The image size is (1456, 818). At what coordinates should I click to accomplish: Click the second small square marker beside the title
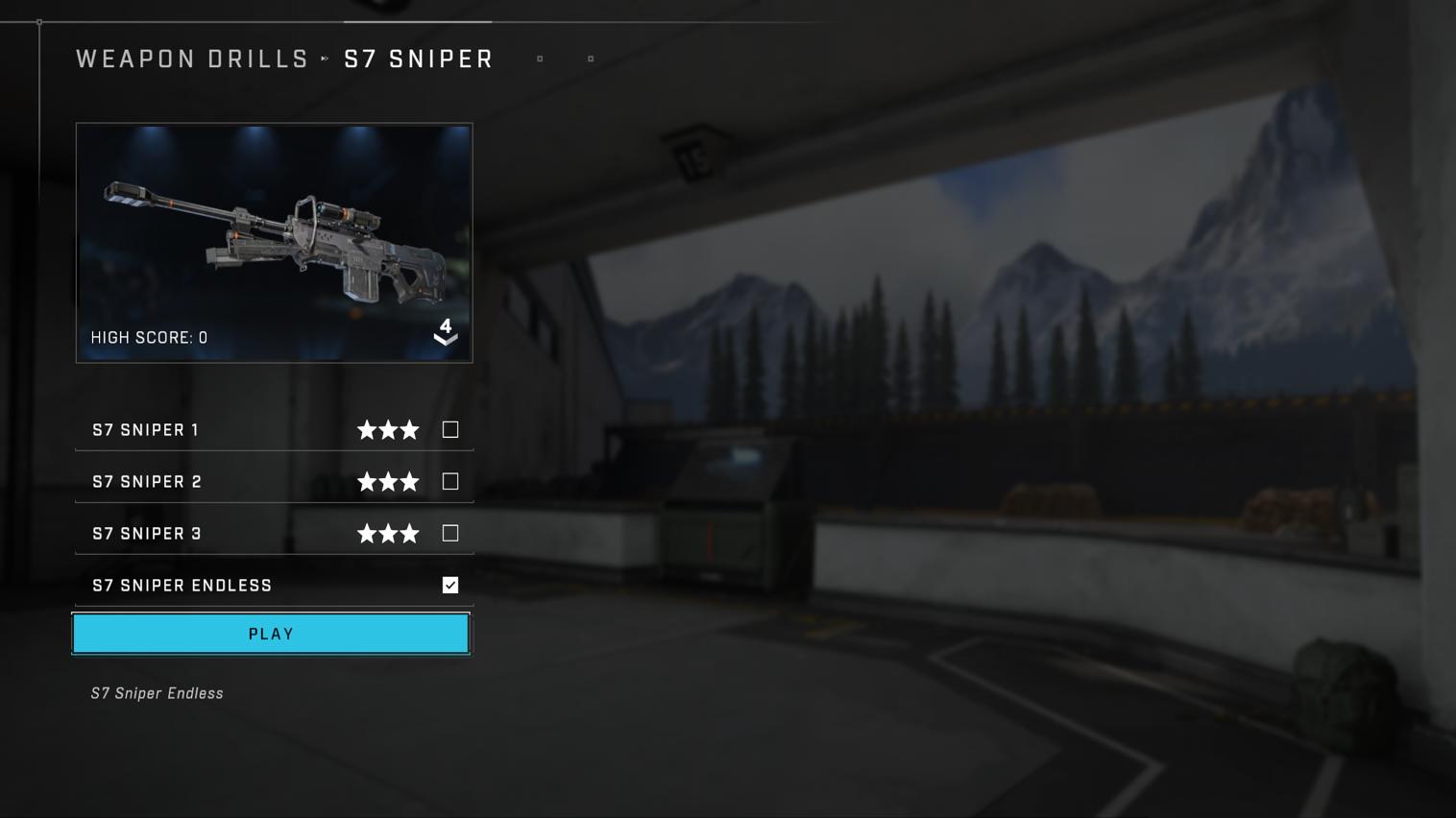tap(591, 59)
